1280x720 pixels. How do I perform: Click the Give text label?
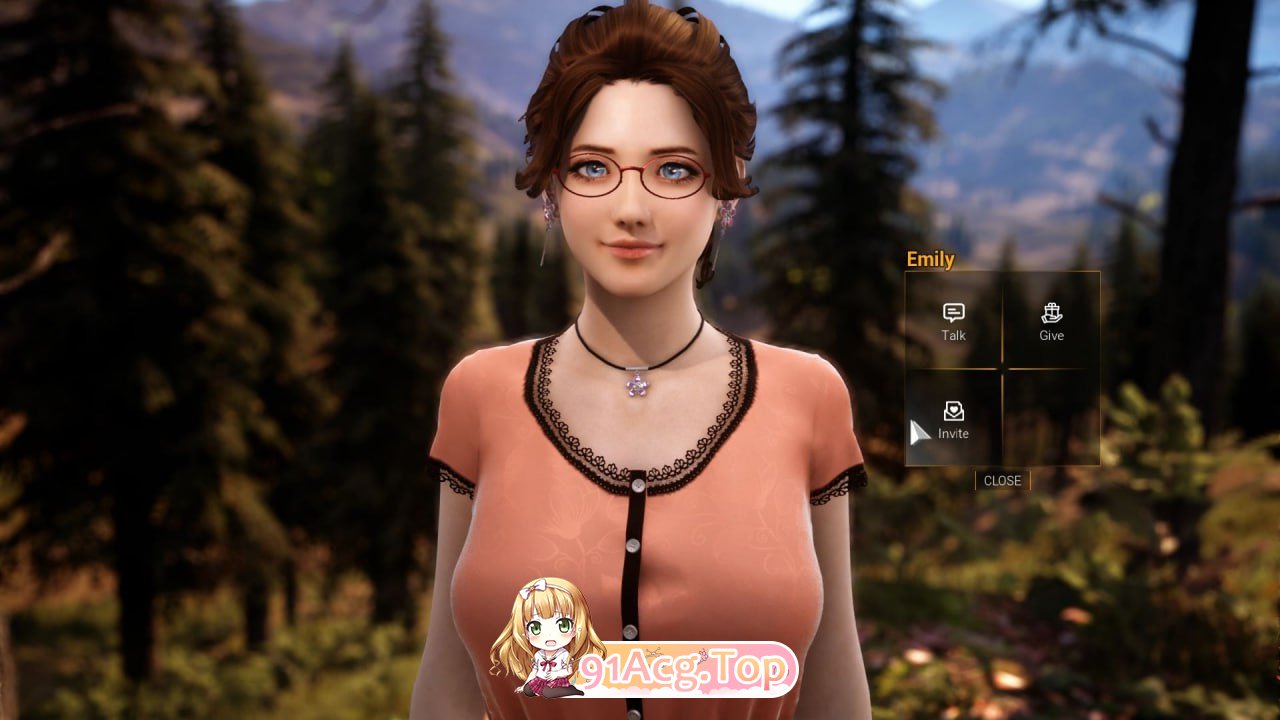(x=1050, y=335)
